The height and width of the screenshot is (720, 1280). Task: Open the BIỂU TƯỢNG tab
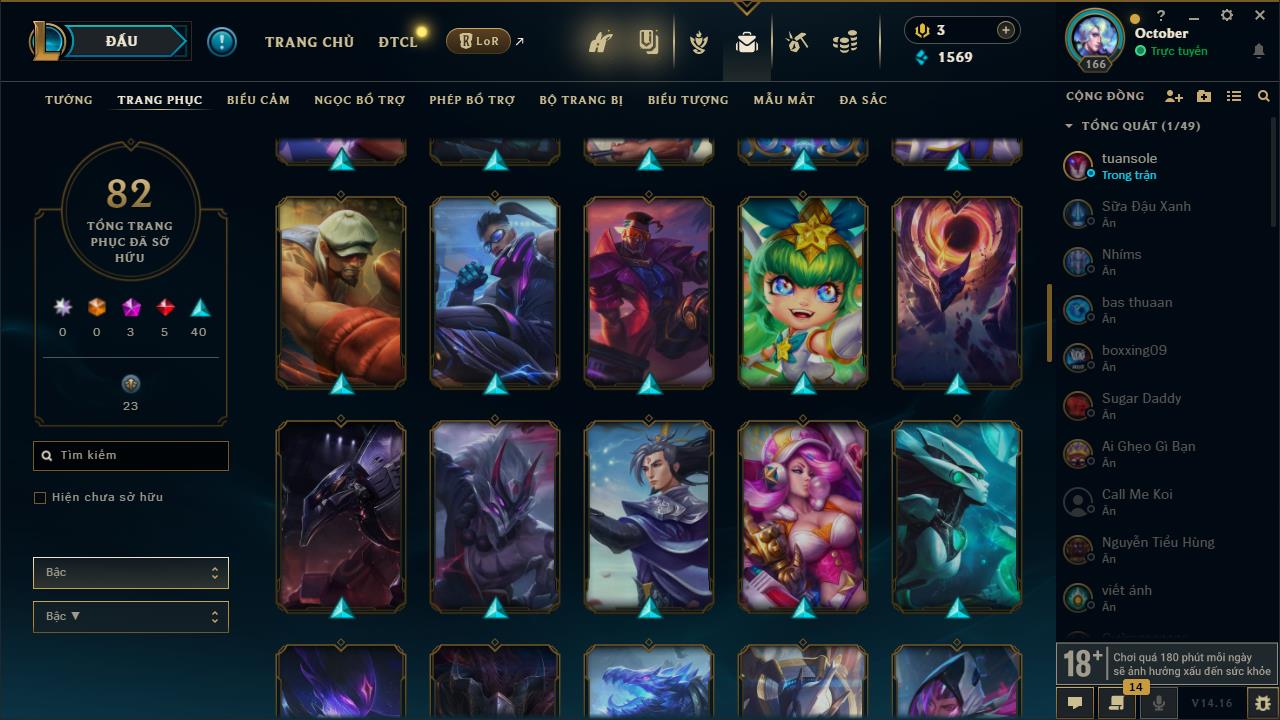688,100
